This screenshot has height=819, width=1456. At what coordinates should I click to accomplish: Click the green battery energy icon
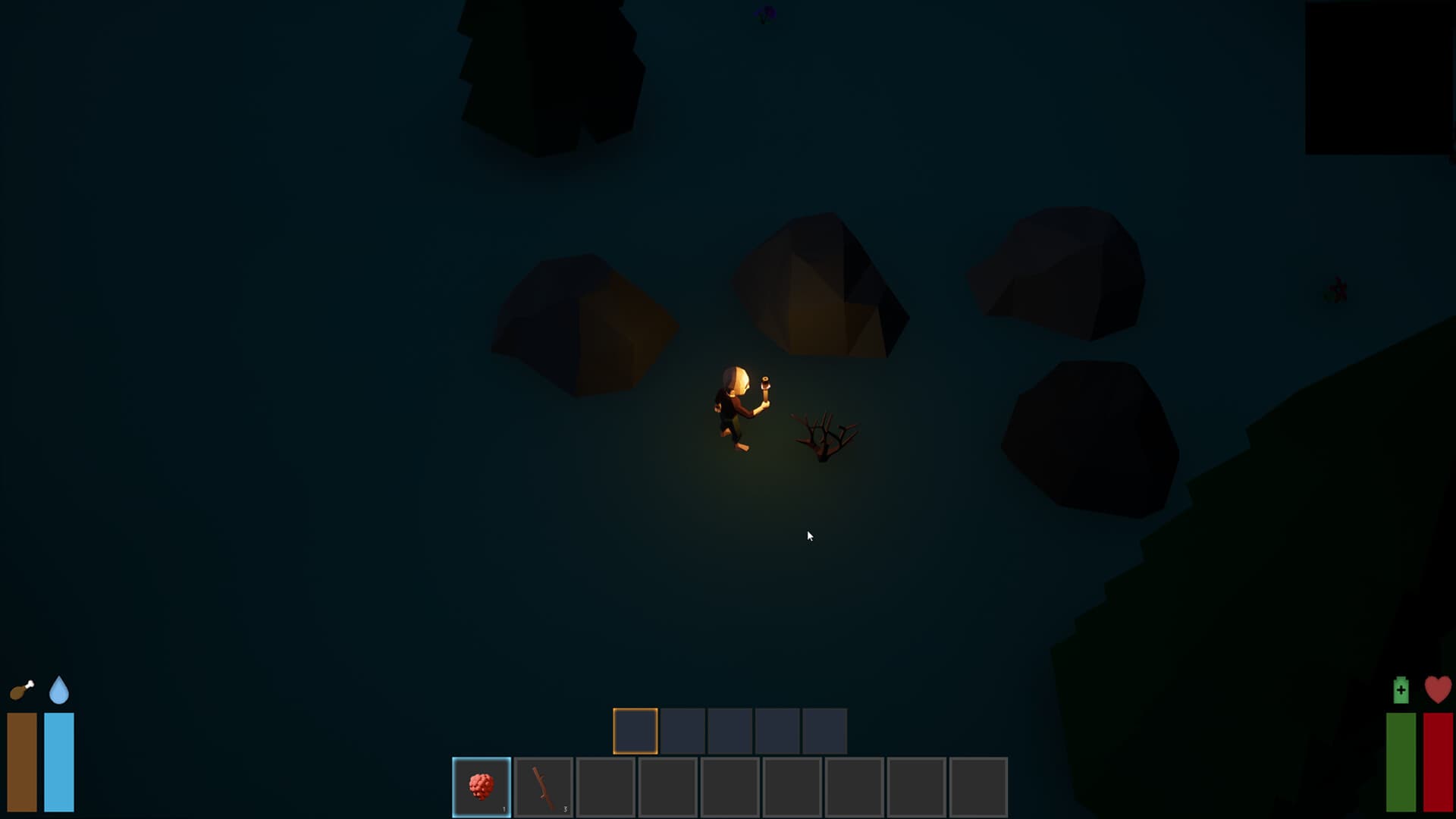[x=1401, y=692]
